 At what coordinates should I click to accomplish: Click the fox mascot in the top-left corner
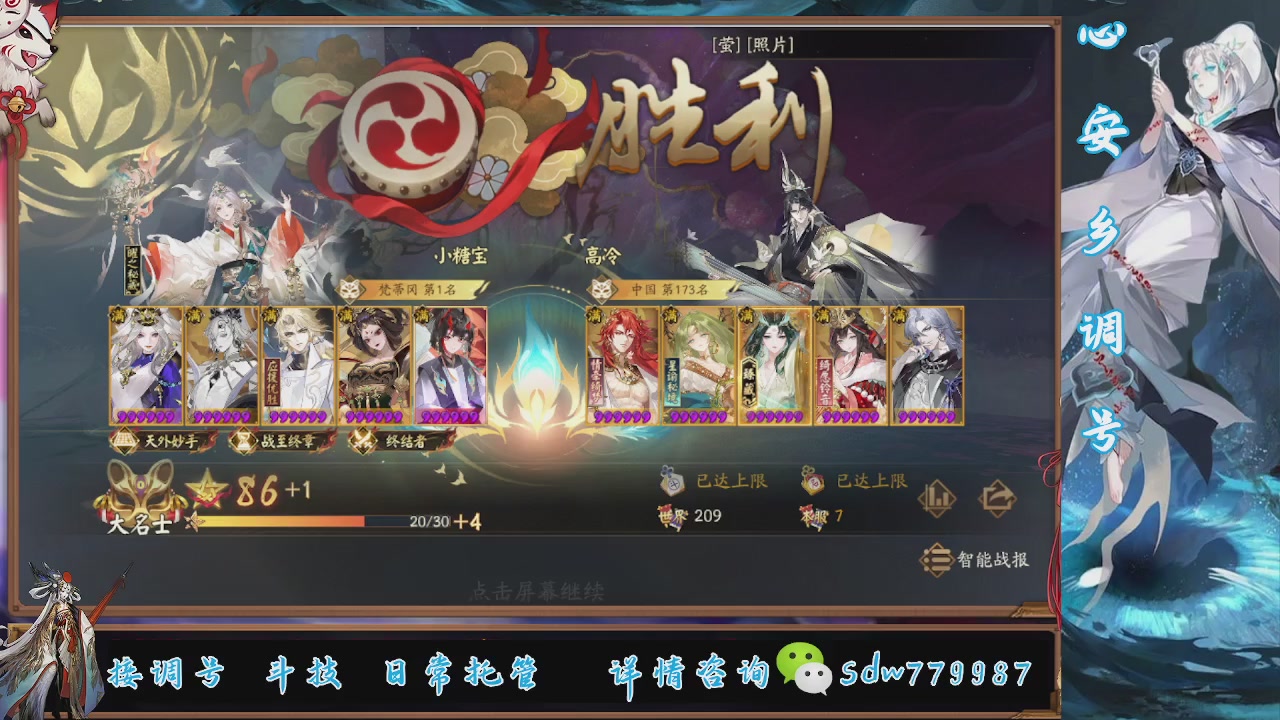[30, 40]
